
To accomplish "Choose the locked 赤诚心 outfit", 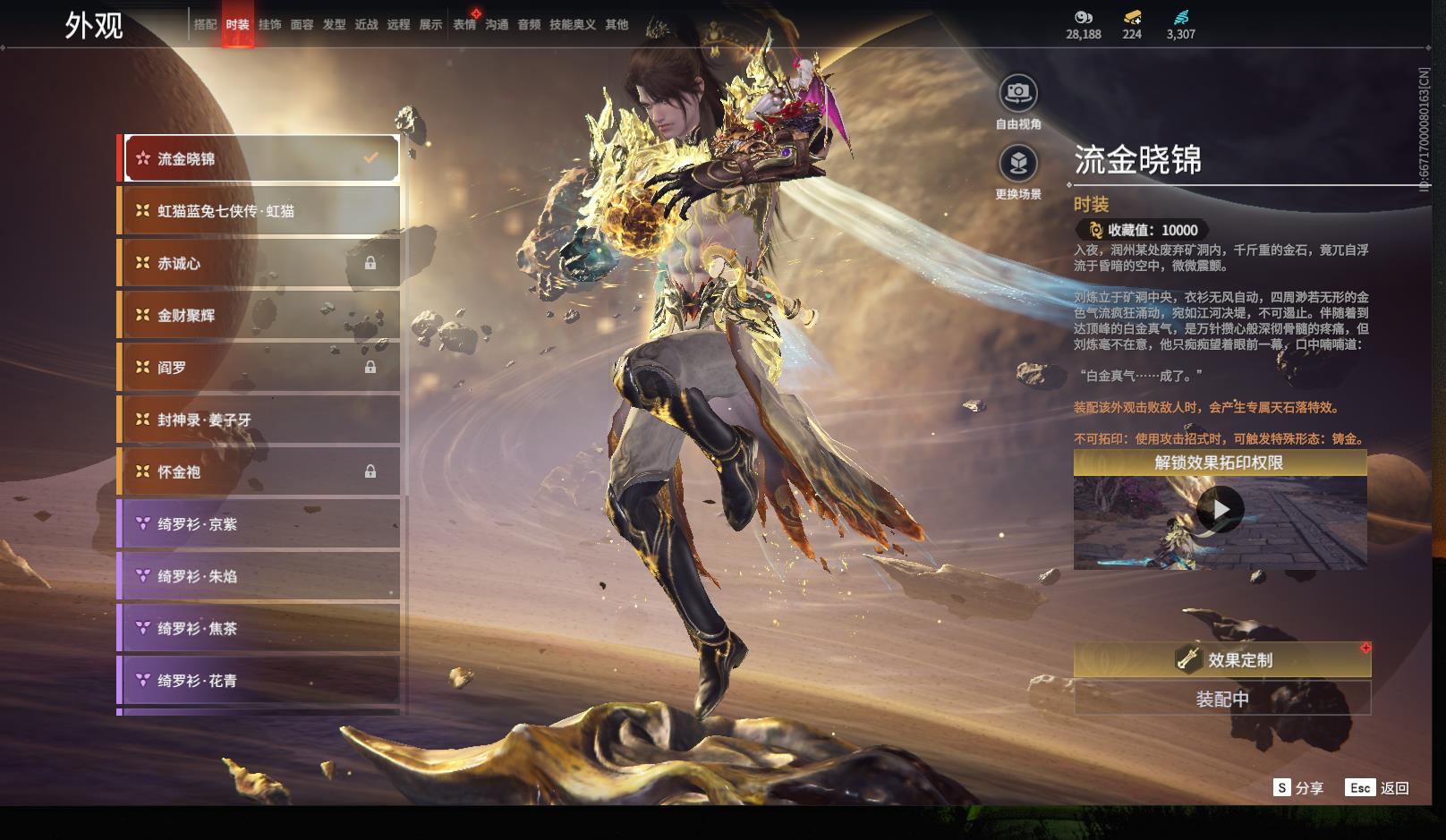I will tap(259, 263).
